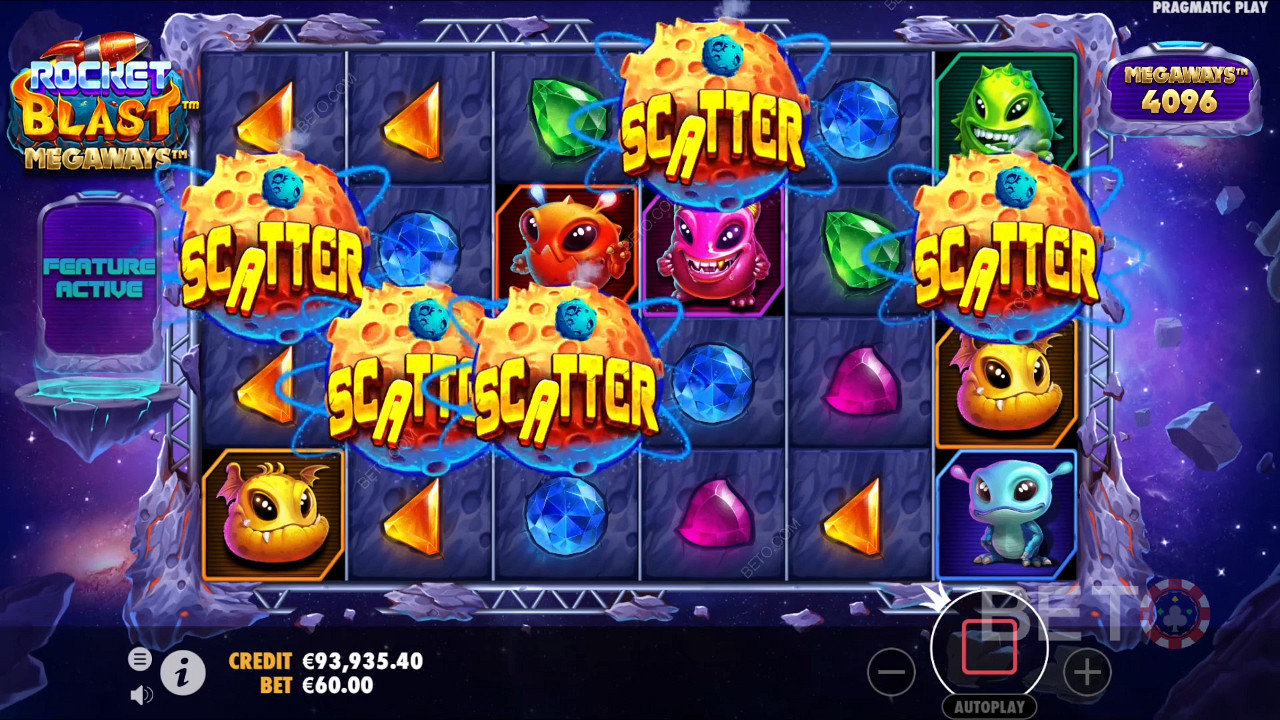Stop the spin with red square button
This screenshot has height=720, width=1280.
point(989,647)
